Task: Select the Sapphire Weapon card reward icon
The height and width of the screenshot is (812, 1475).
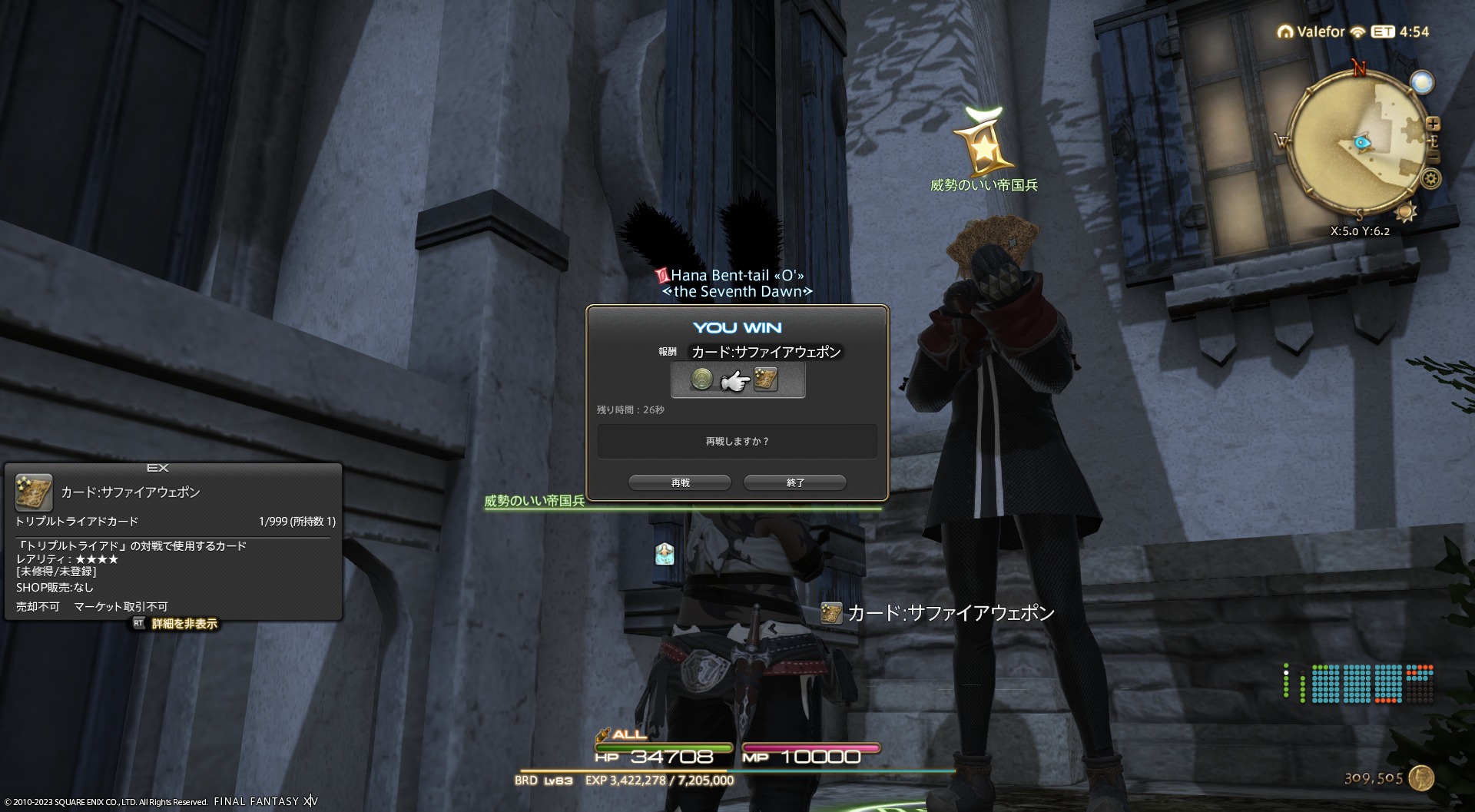Action: 765,379
